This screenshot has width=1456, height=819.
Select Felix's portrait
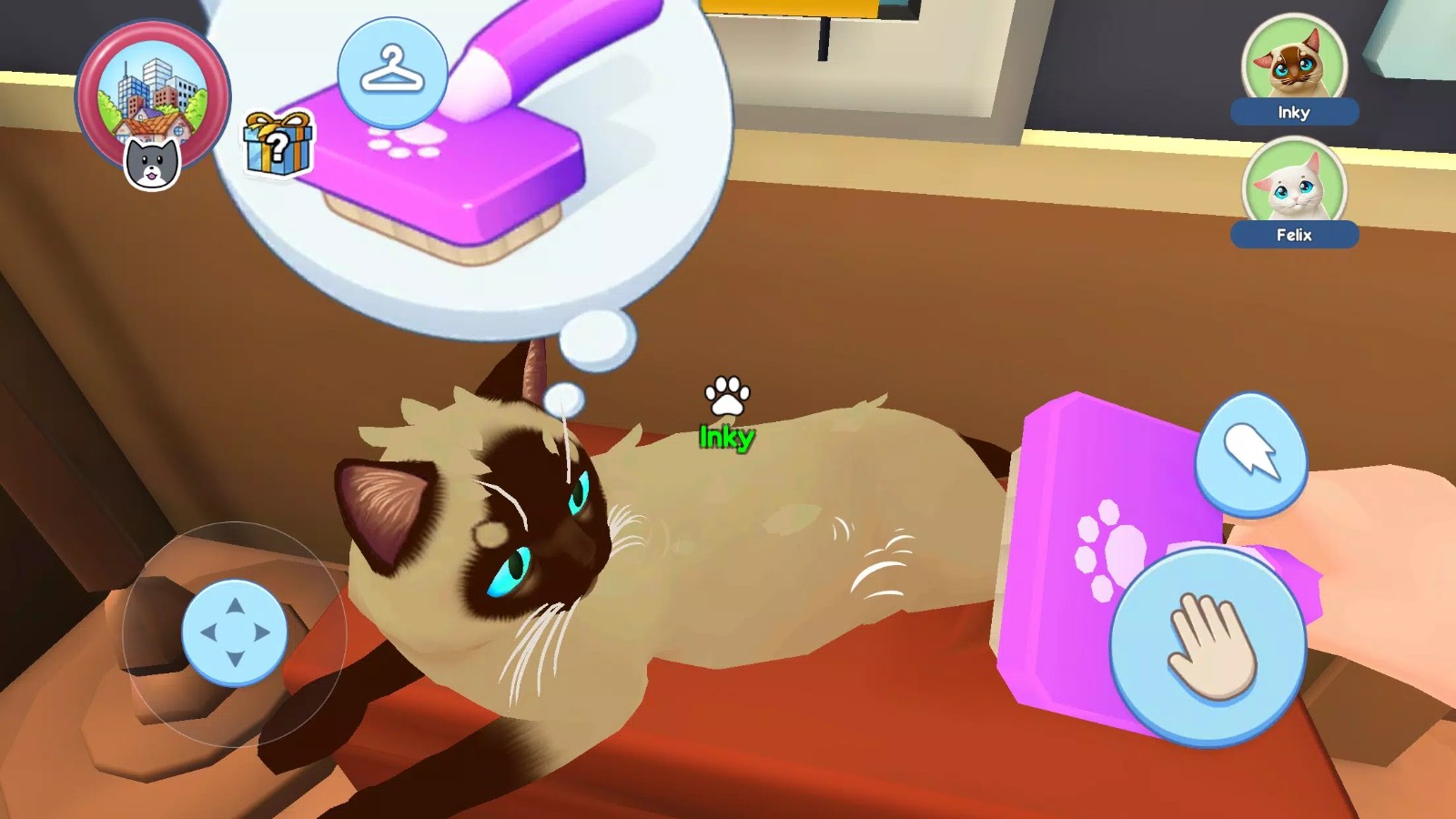(x=1296, y=182)
